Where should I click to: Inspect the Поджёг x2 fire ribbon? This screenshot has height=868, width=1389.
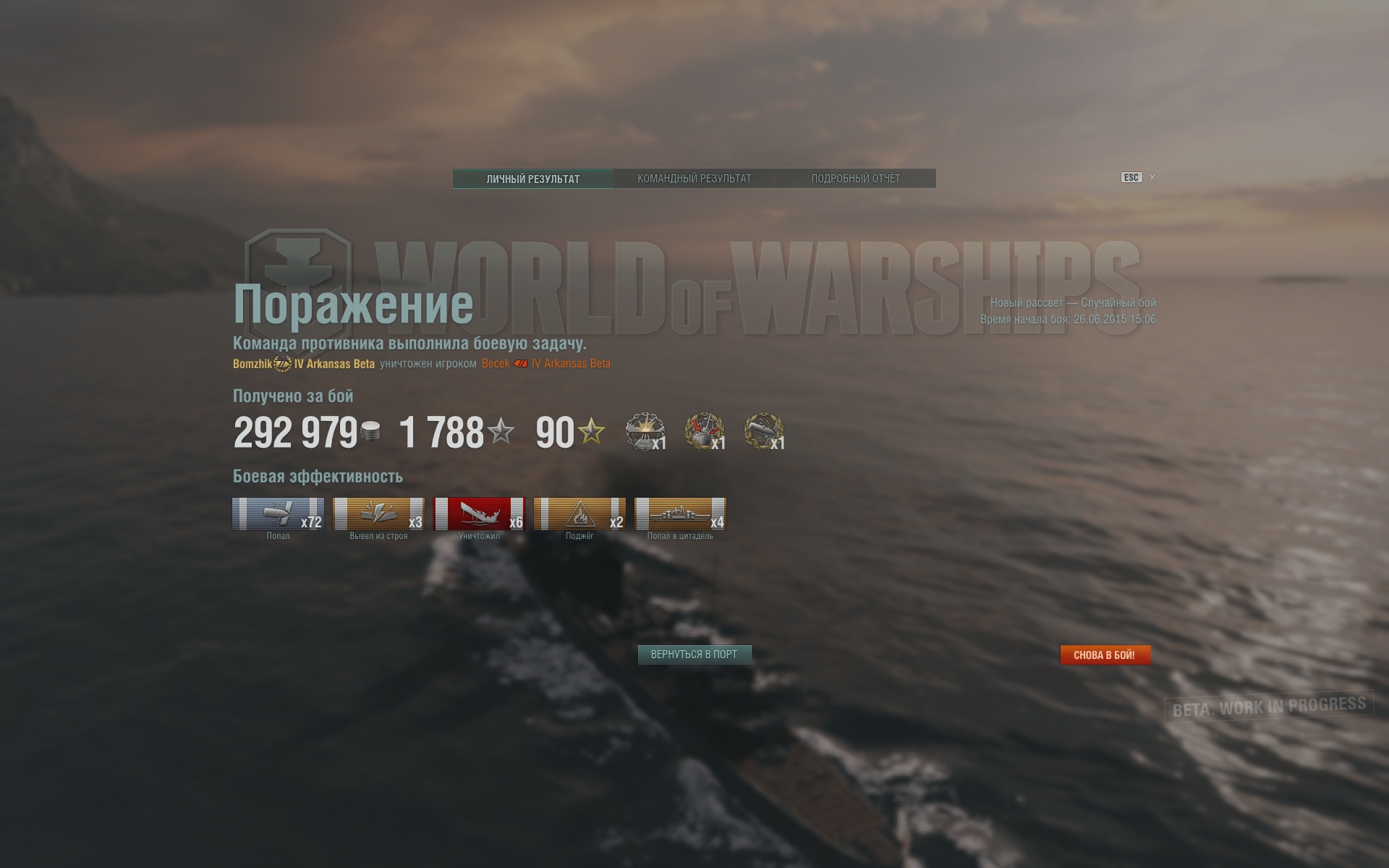(x=579, y=514)
